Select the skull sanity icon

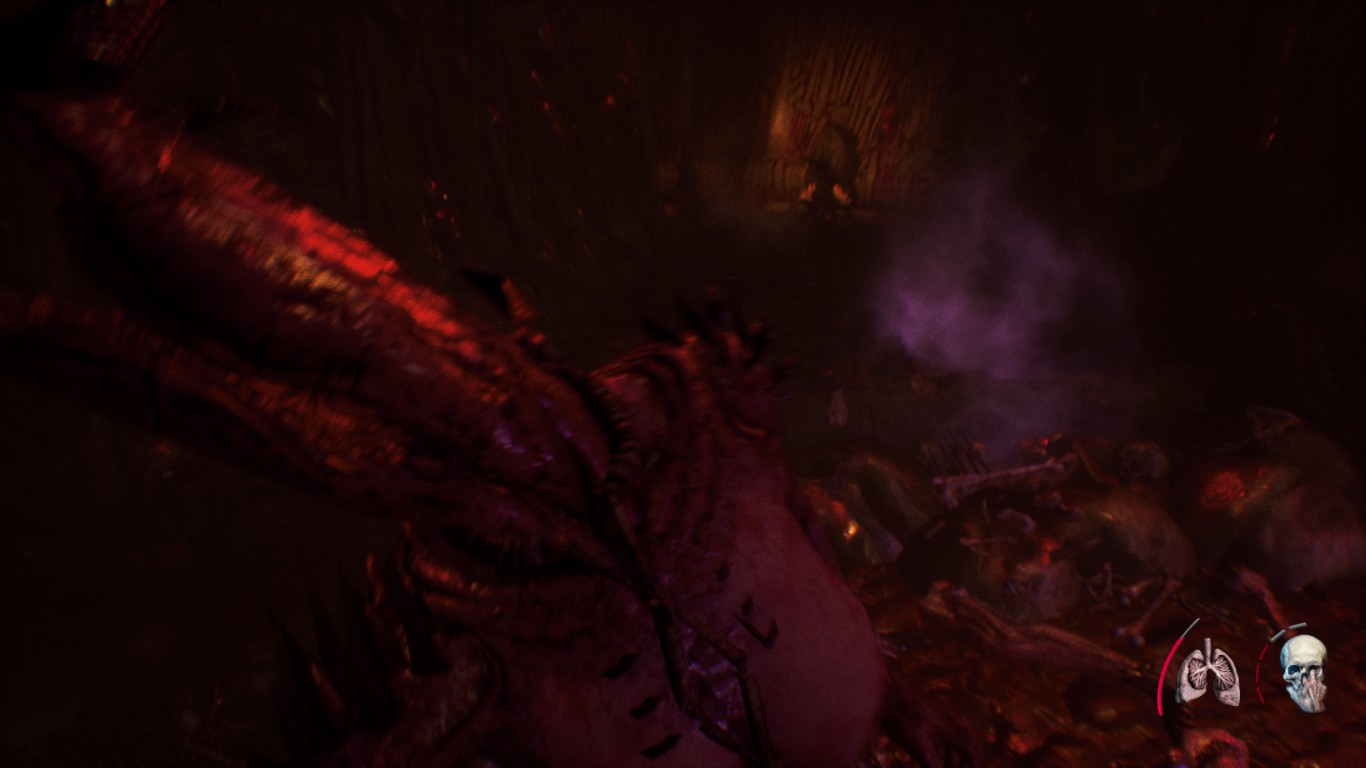1303,672
